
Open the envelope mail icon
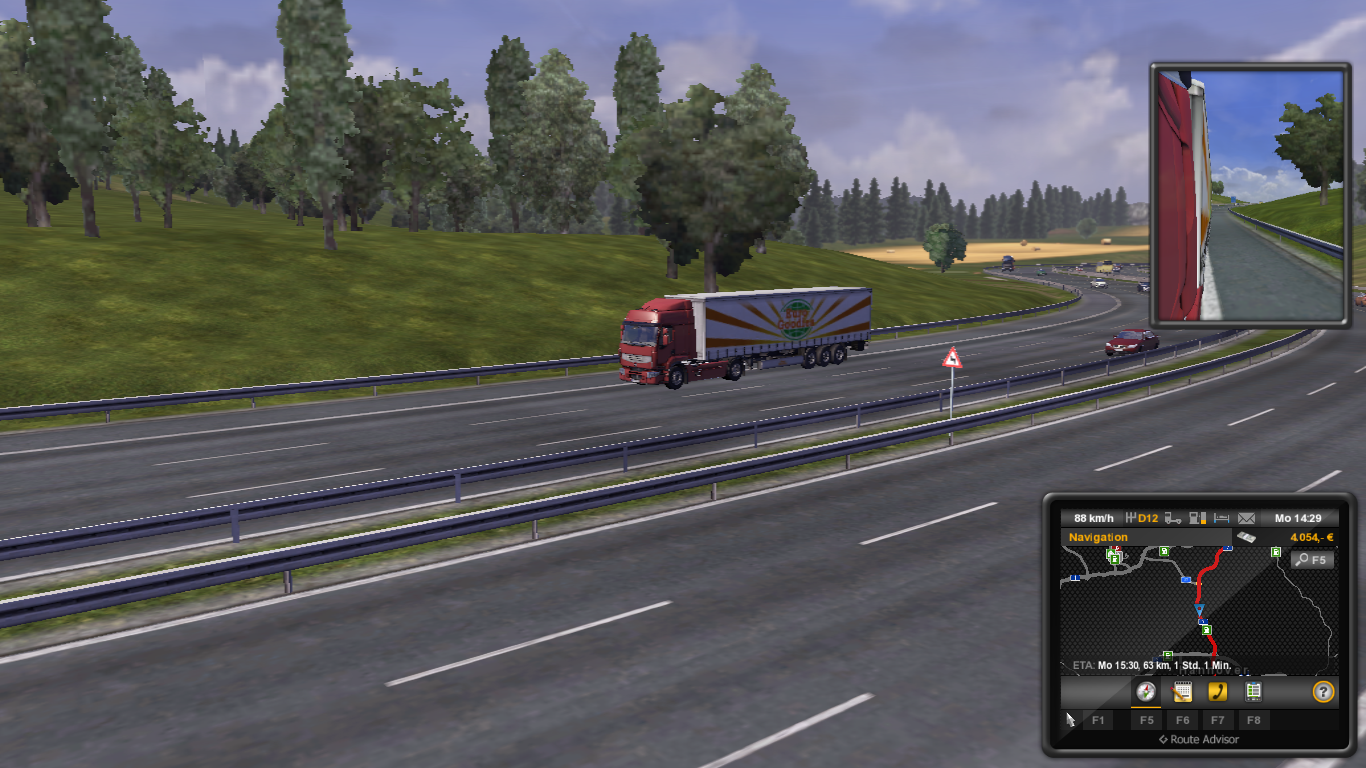pyautogui.click(x=1246, y=518)
